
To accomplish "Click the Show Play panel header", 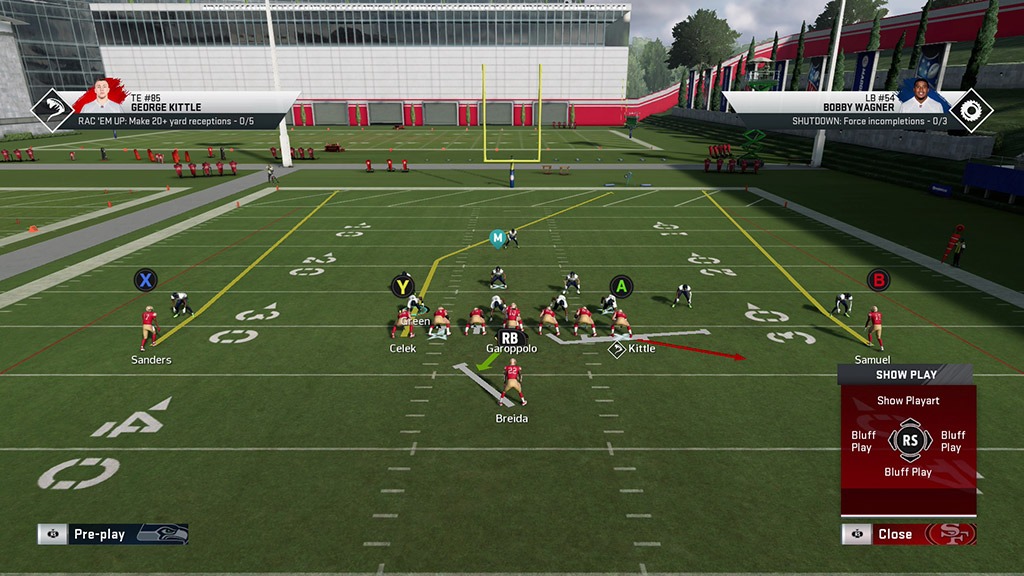I will (x=906, y=375).
